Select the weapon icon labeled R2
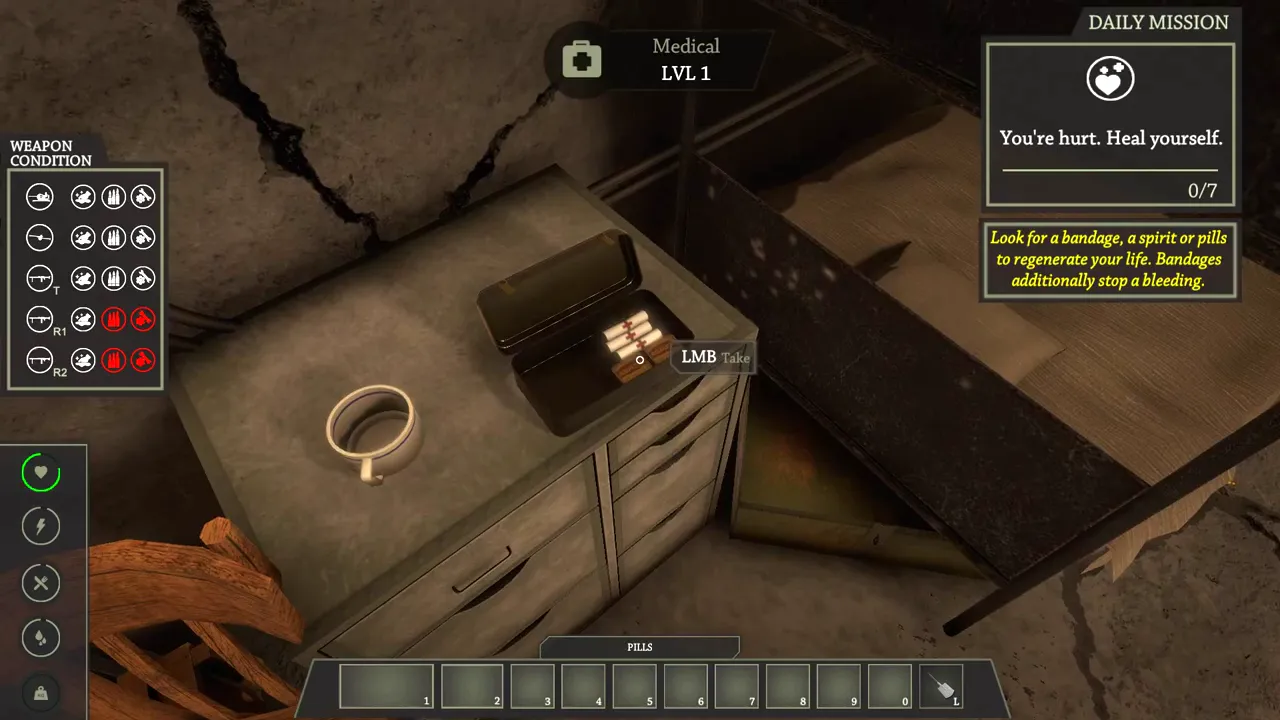 (40, 359)
